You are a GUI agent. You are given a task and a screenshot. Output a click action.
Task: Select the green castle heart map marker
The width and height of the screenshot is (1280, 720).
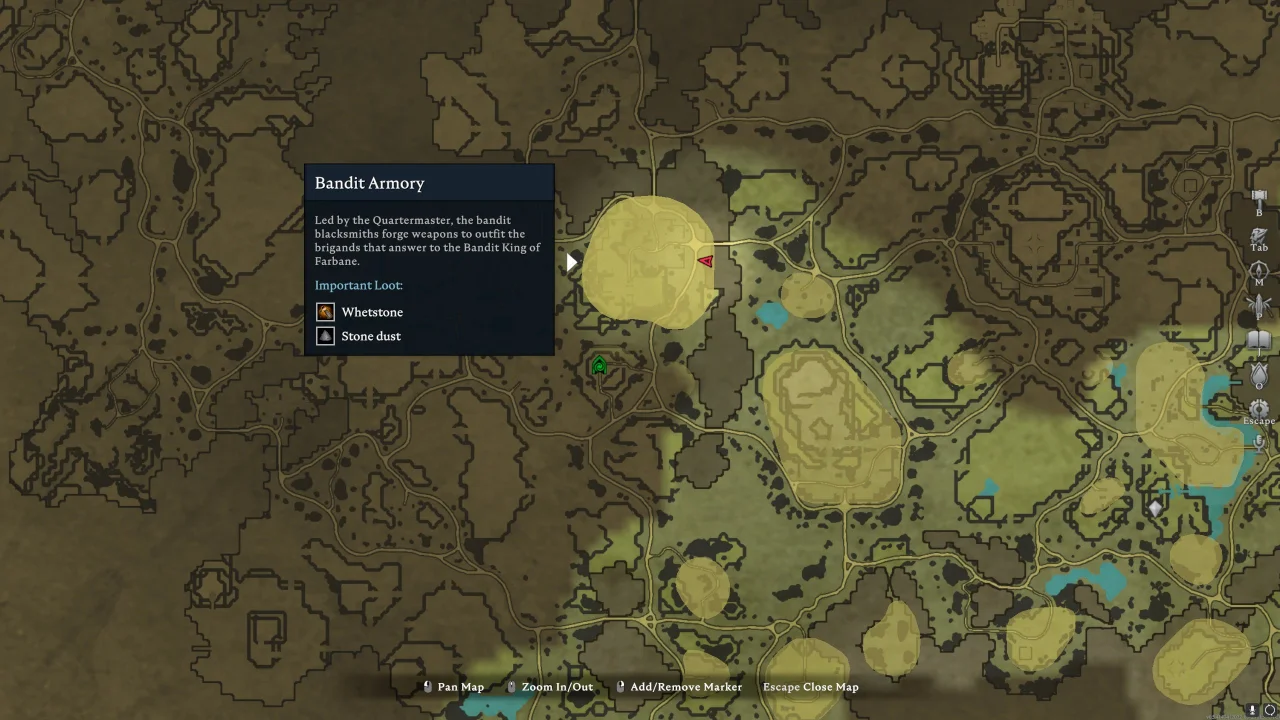click(598, 366)
